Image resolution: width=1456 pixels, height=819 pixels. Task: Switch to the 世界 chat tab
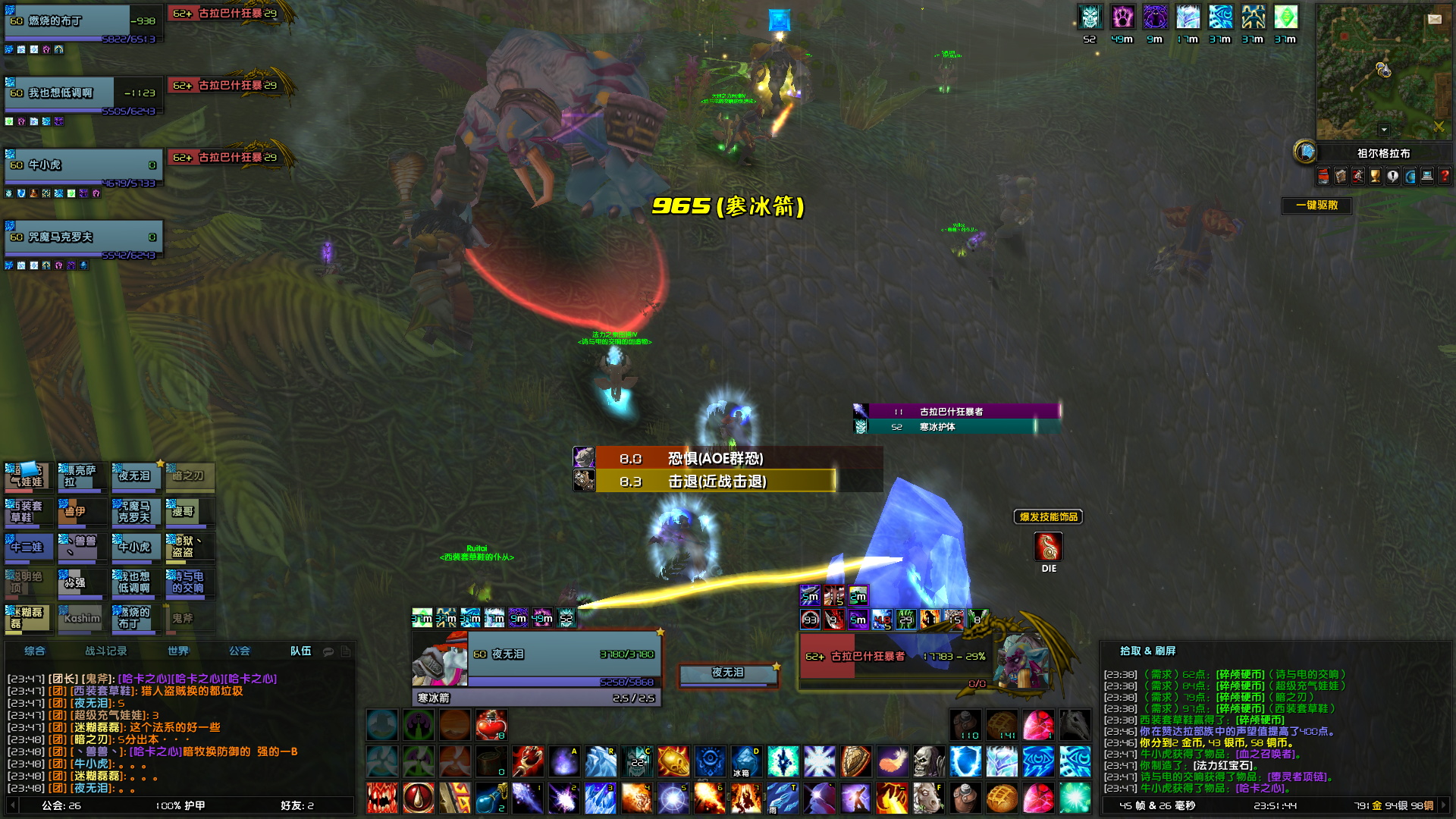(x=180, y=651)
